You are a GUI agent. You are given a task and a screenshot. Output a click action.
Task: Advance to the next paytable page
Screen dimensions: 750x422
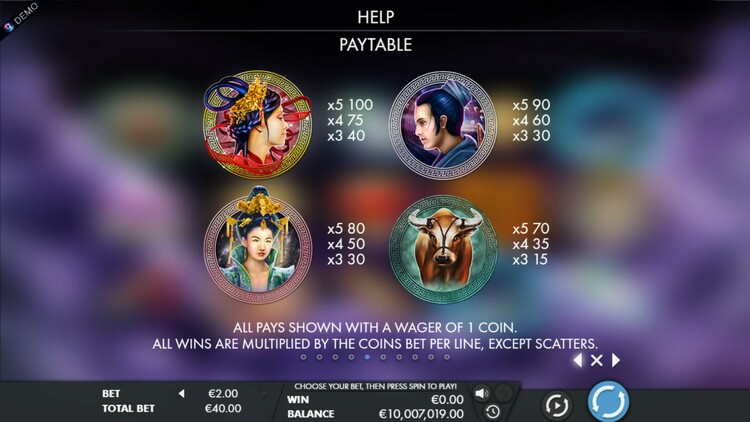click(616, 360)
